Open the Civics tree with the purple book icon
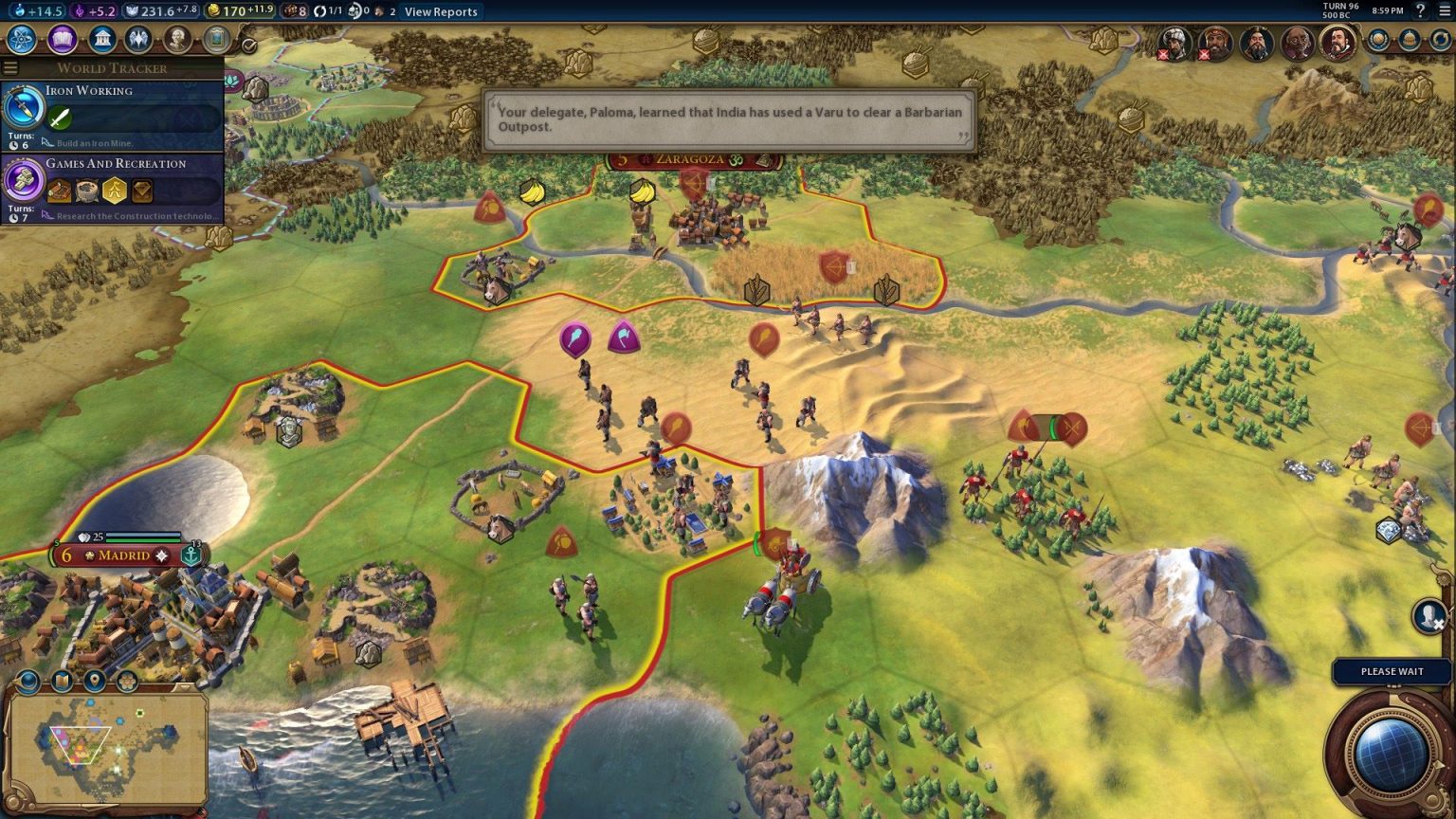 tap(61, 41)
